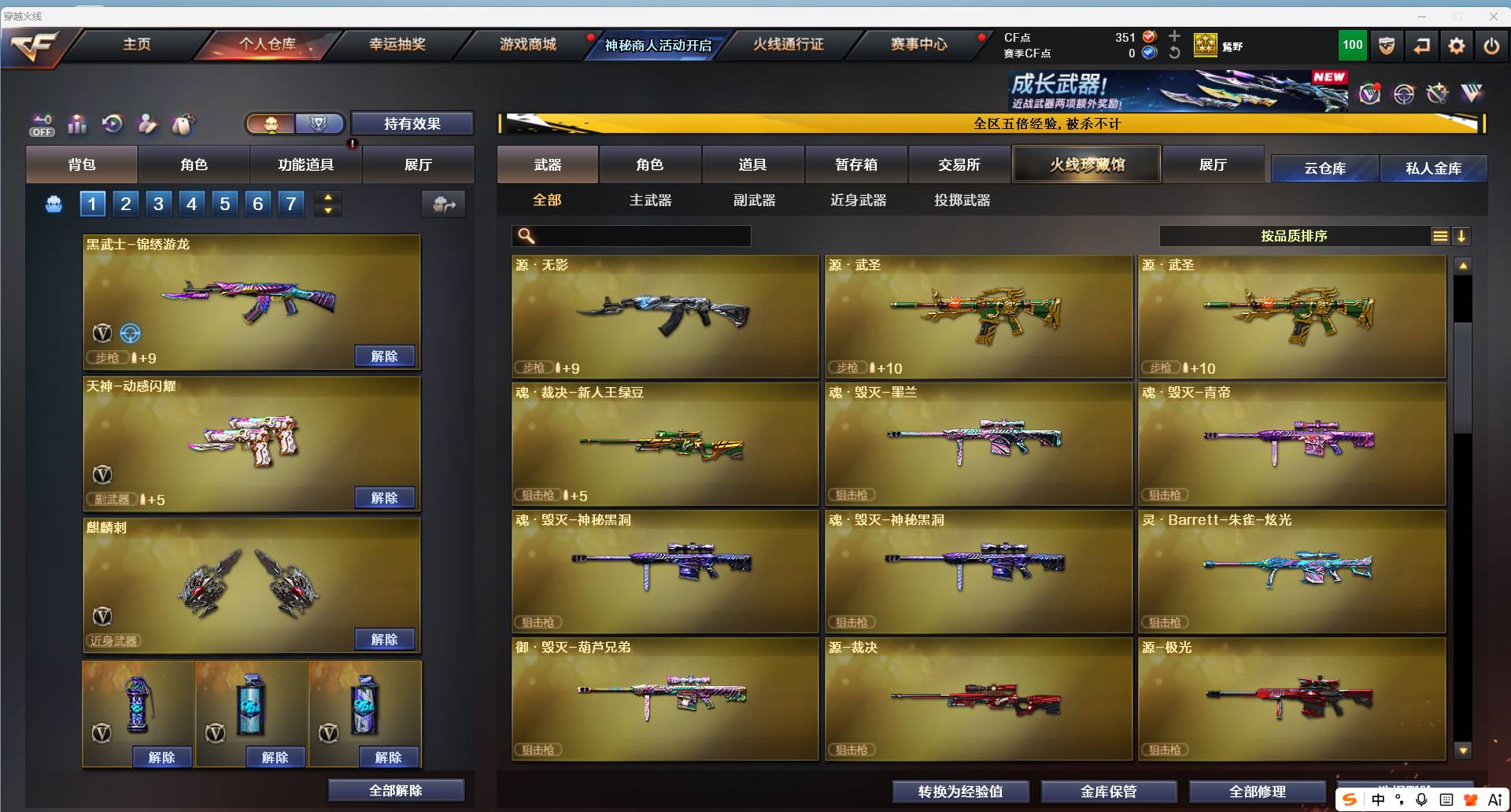Open the 交易所 tab in the right panel
Viewport: 1511px width, 812px height.
point(959,164)
